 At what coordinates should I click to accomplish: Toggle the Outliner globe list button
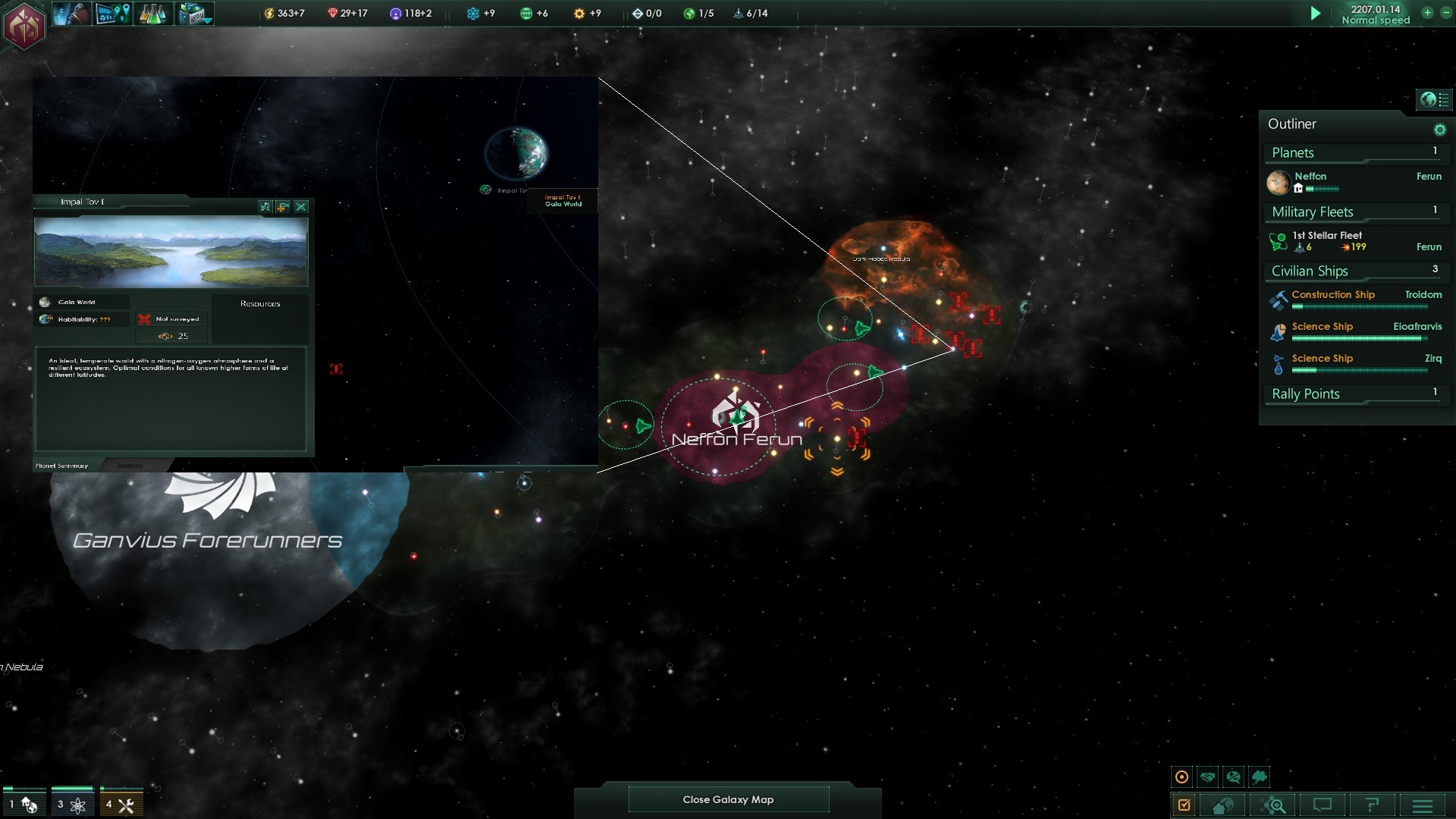[1434, 99]
